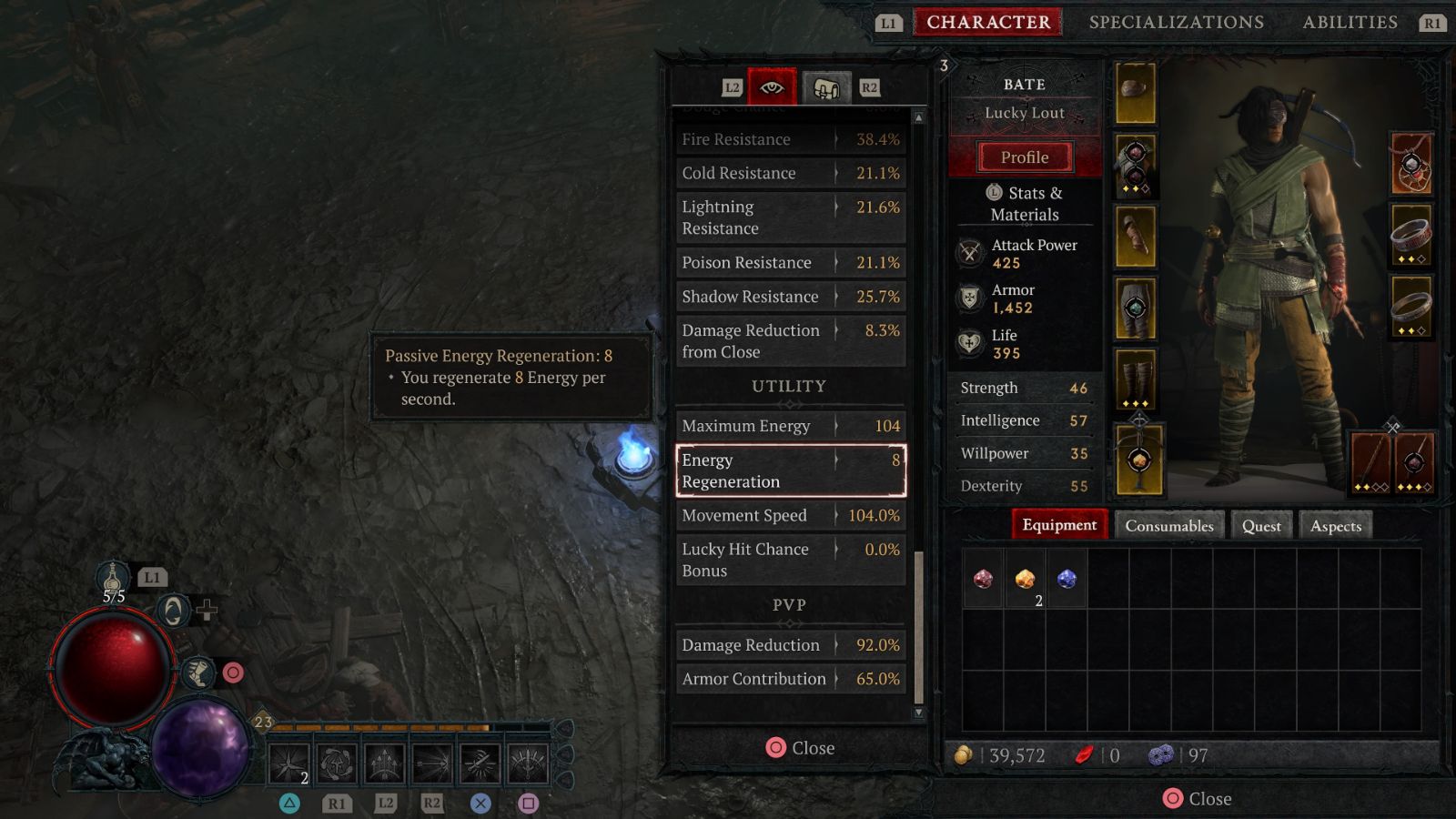The height and width of the screenshot is (819, 1456).
Task: Toggle Stats & Materials panel
Action: click(1025, 204)
